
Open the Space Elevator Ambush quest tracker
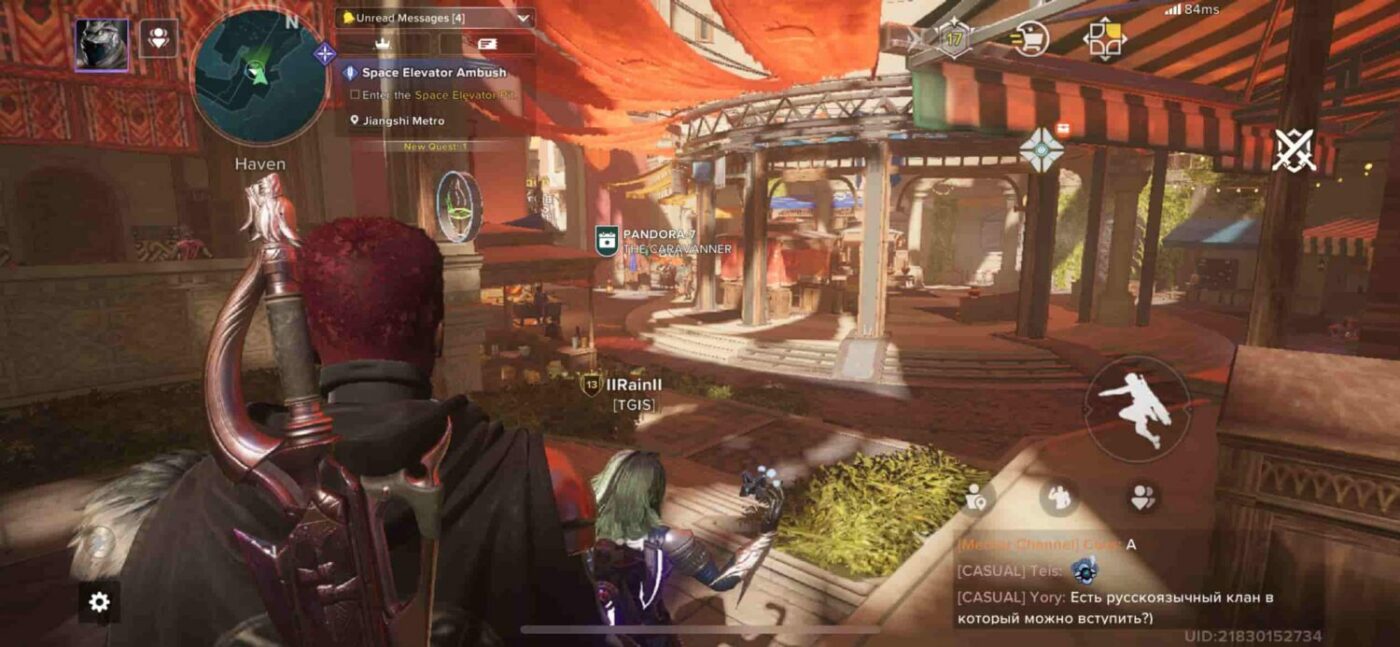point(434,73)
